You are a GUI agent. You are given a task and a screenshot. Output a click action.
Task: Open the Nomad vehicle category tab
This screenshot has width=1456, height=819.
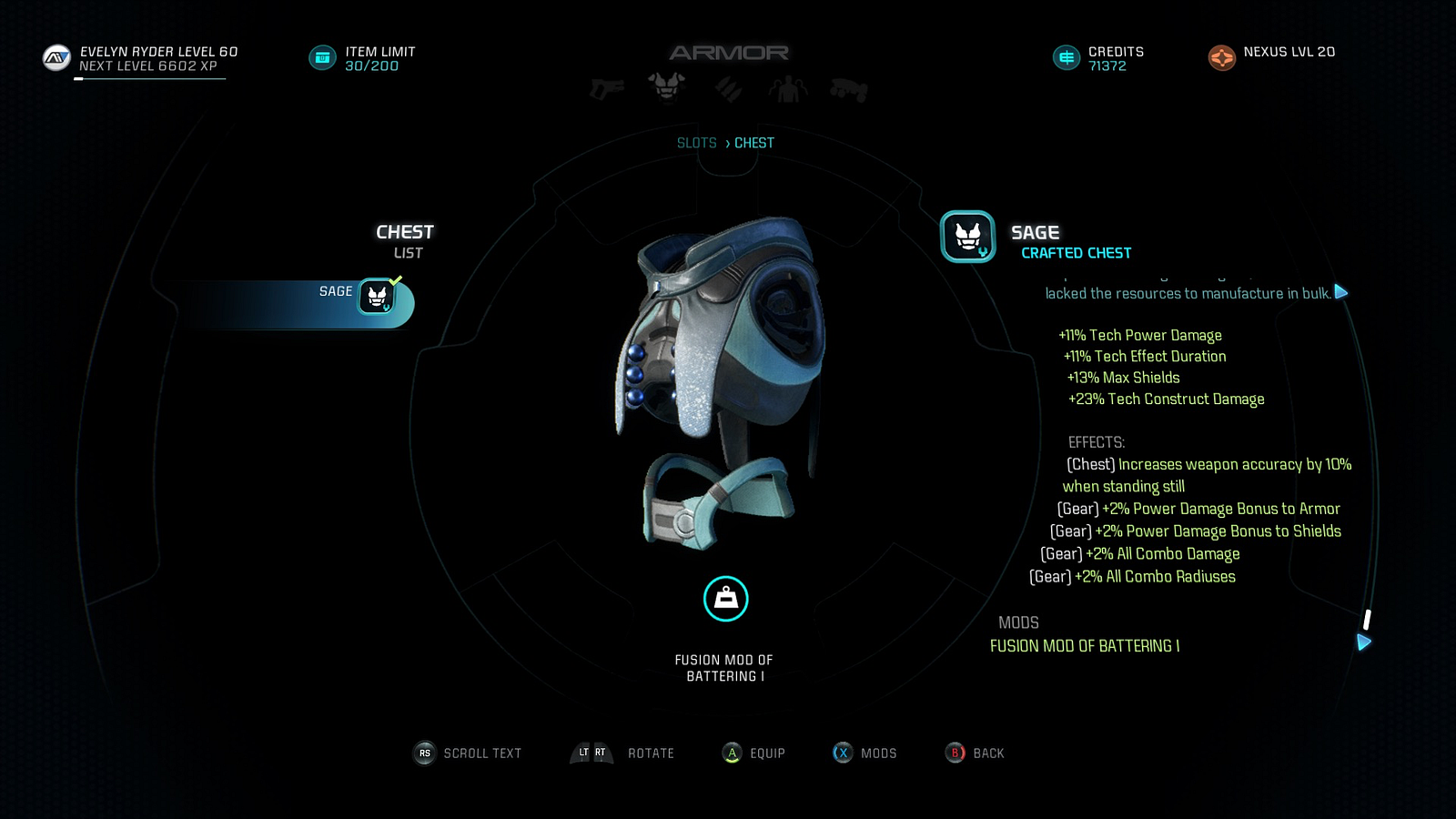tap(849, 89)
